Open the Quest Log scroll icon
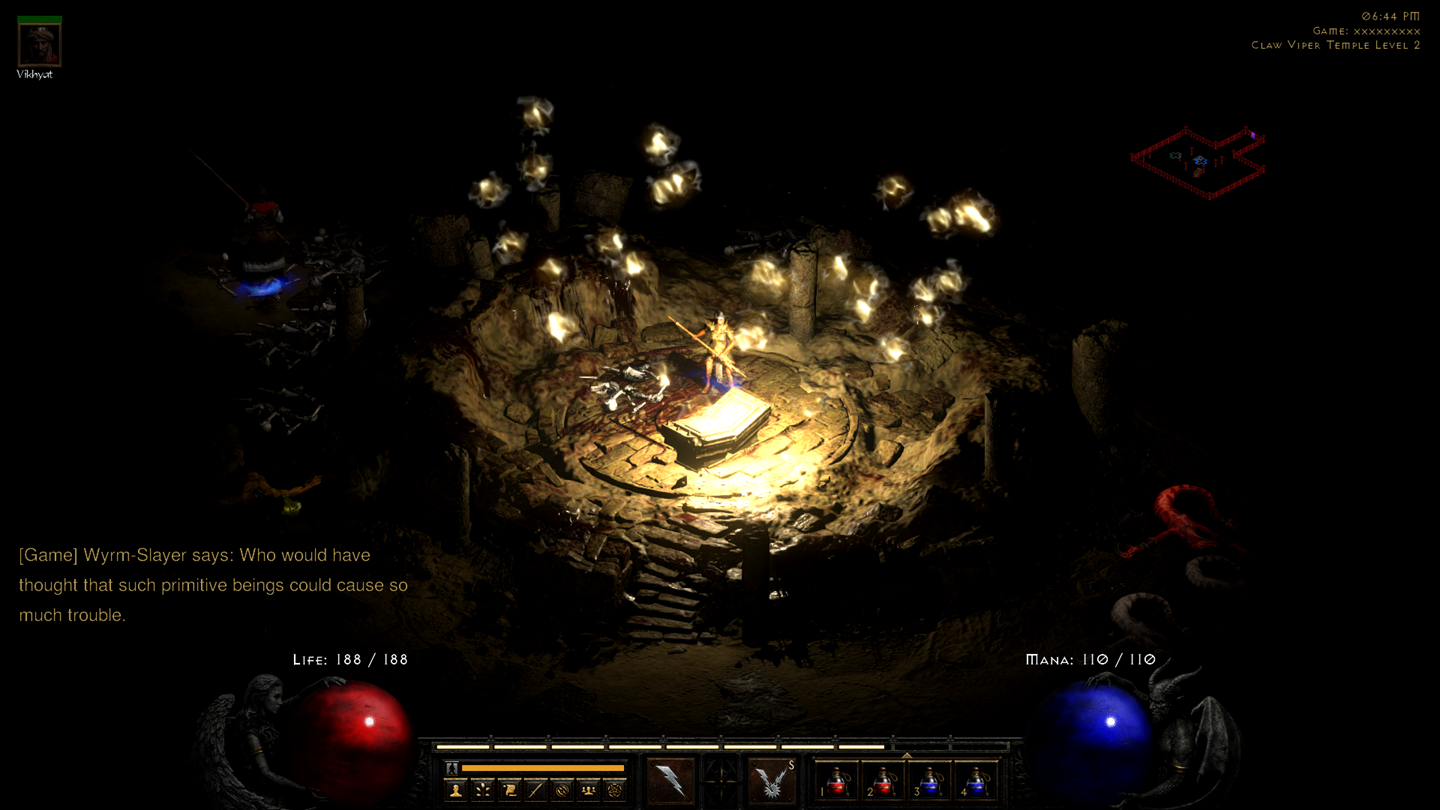 point(509,788)
